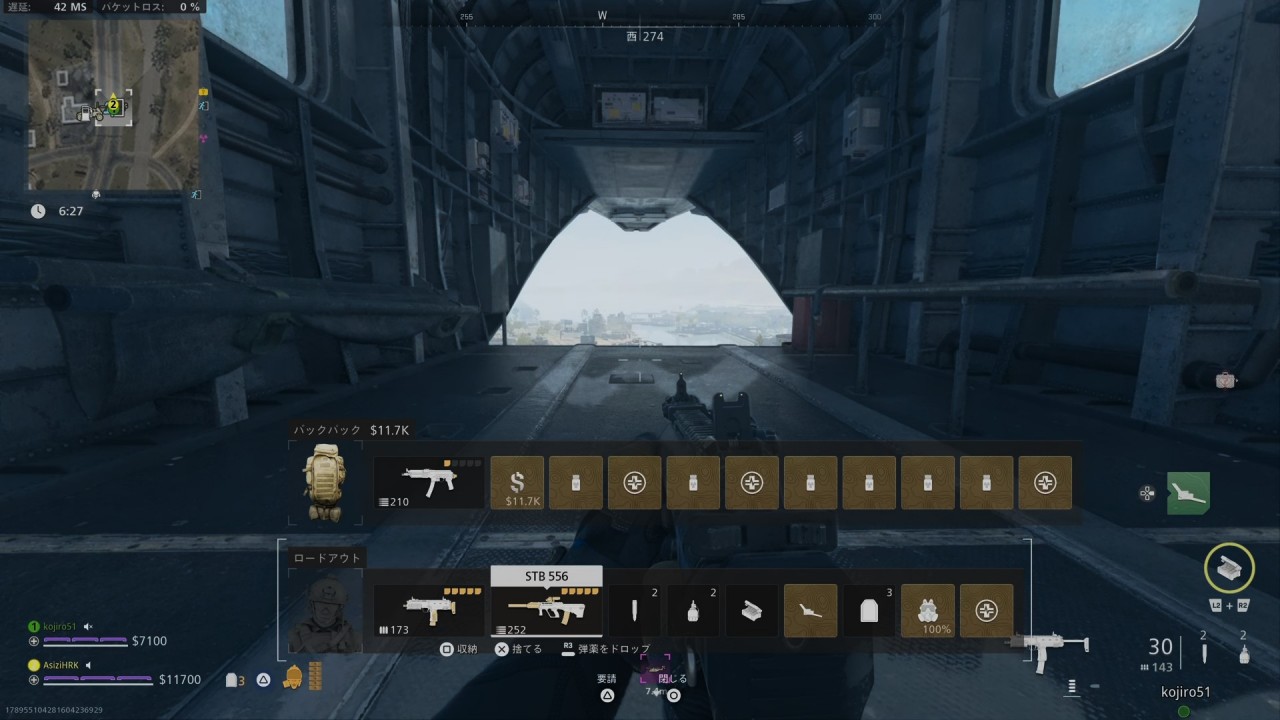1280x720 pixels.
Task: Select the armor plate counter near the squad panel
Action: [x=235, y=679]
